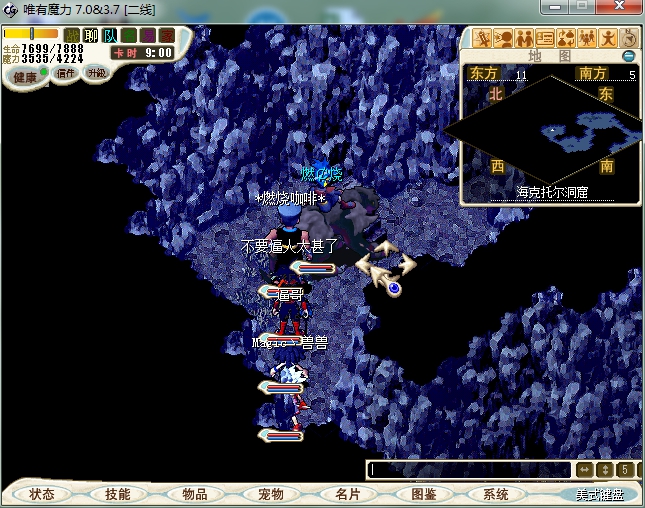Open the 状态 status menu
The height and width of the screenshot is (508, 645).
42,494
